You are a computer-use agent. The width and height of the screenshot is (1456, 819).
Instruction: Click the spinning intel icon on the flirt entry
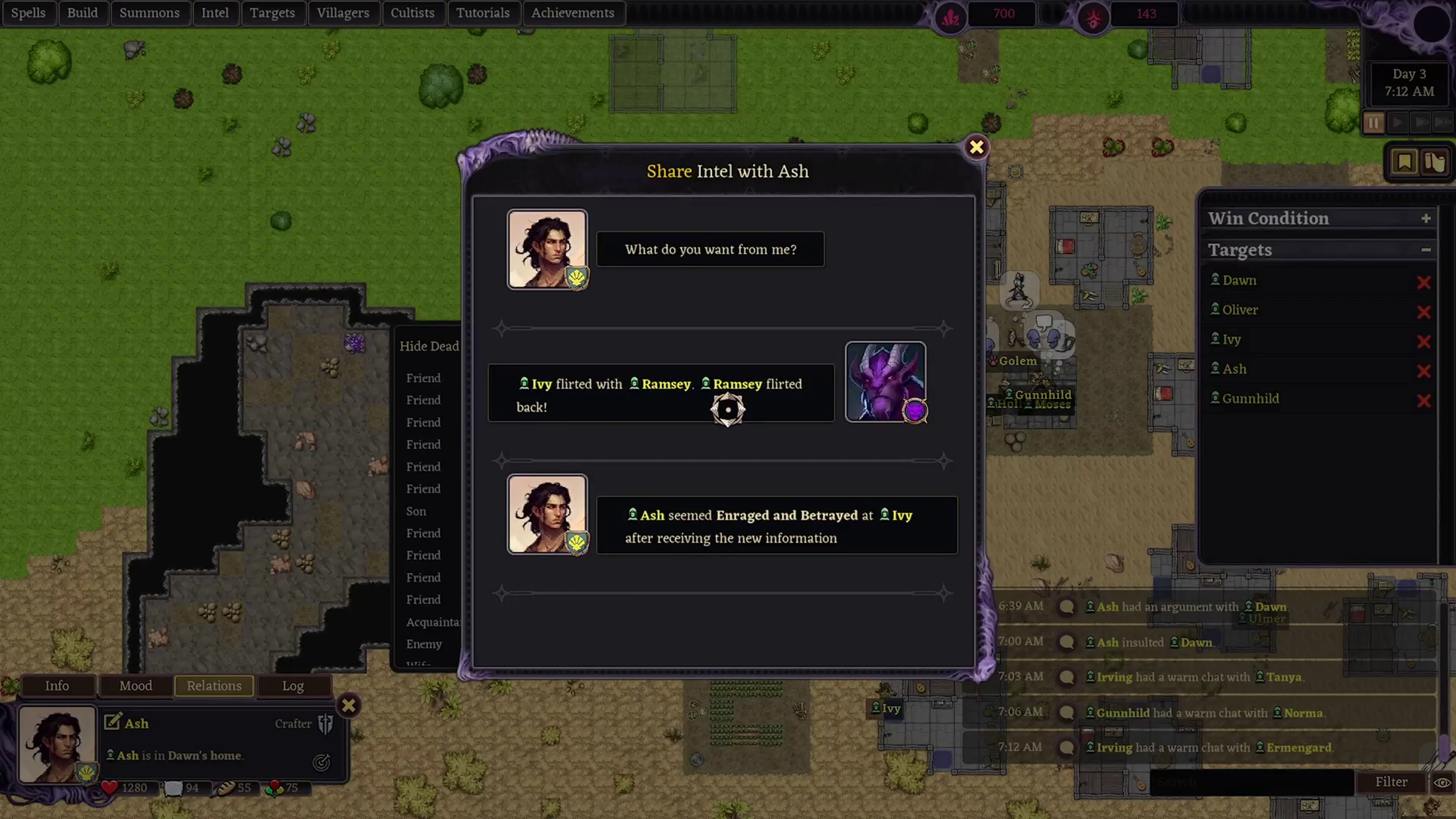(x=728, y=409)
